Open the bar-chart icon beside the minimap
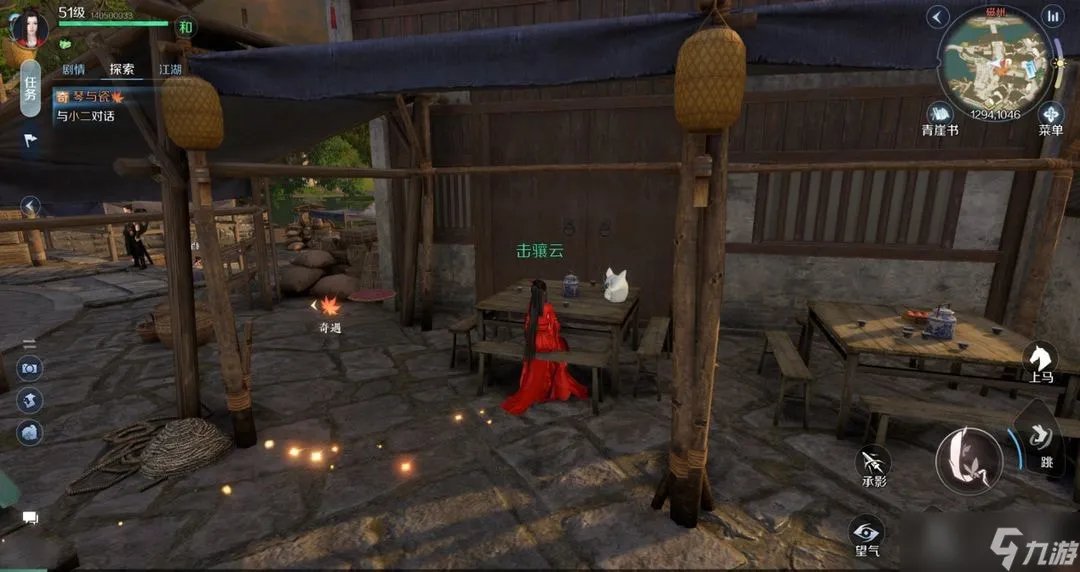The height and width of the screenshot is (572, 1080). coord(1052,16)
